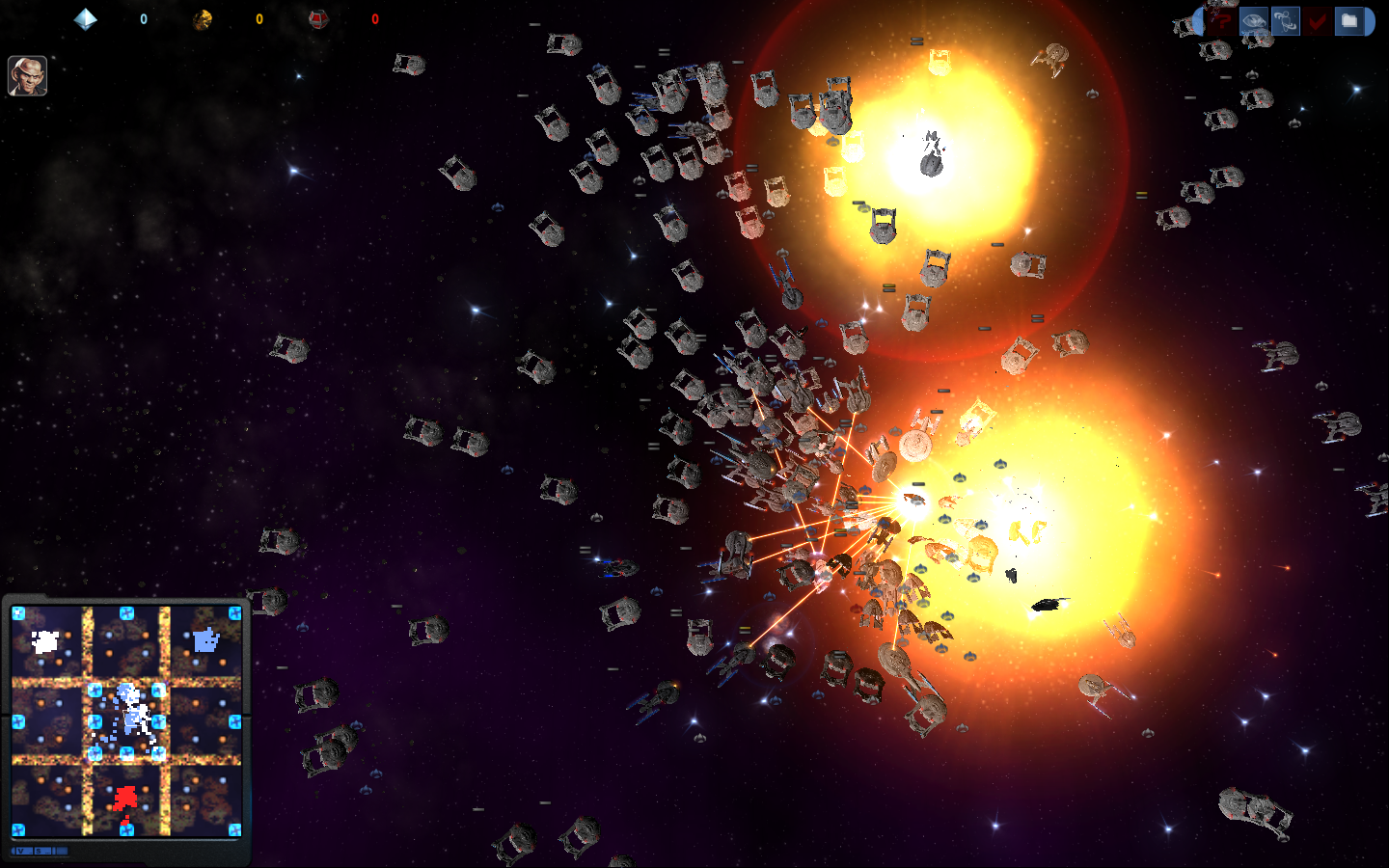Image resolution: width=1389 pixels, height=868 pixels.
Task: Toggle the S button below the minimap
Action: (39, 851)
